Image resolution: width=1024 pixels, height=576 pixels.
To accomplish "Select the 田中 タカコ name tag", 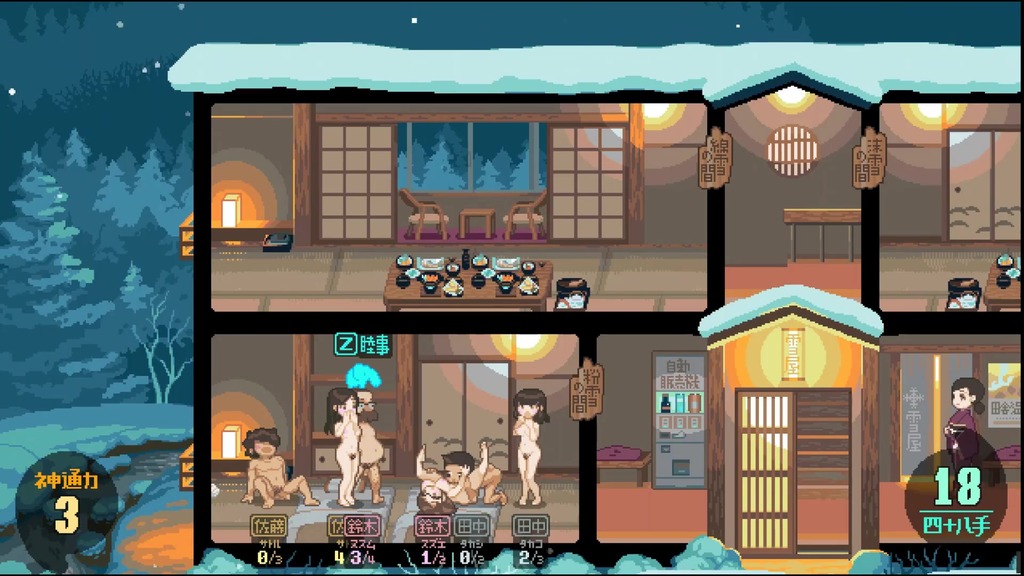I will (x=530, y=525).
